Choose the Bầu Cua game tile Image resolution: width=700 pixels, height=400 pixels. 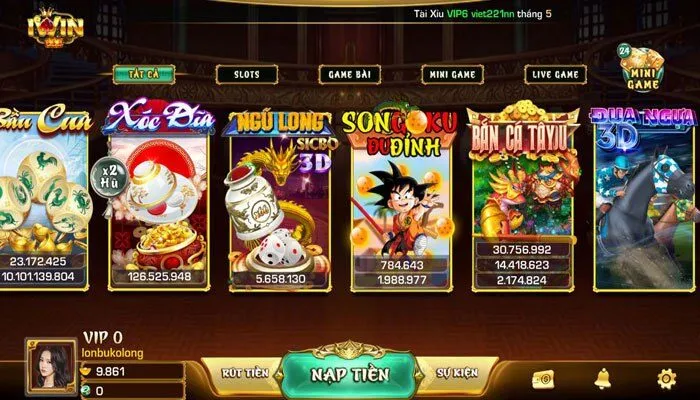coord(42,195)
